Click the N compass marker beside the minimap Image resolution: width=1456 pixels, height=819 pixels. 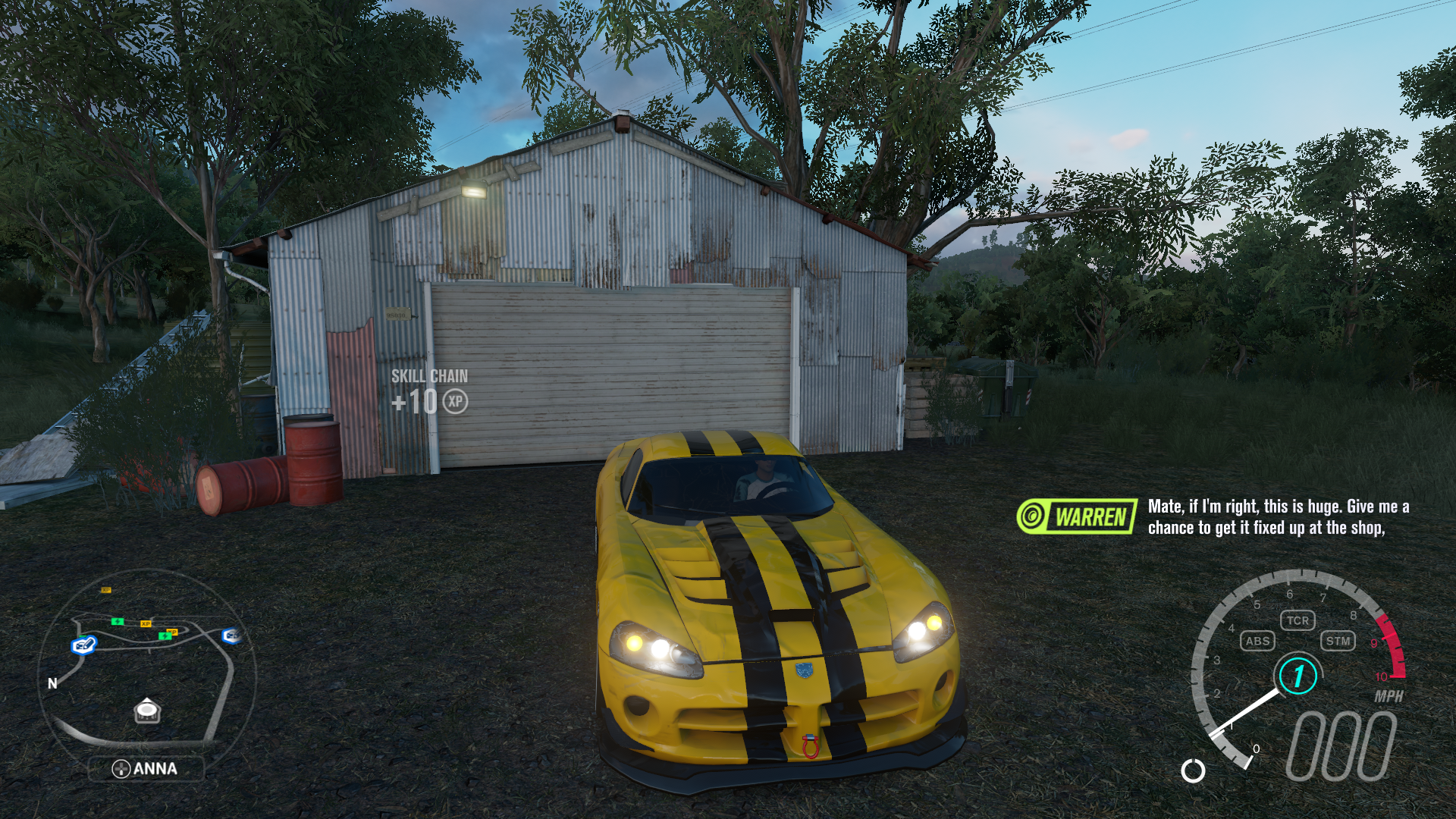(52, 683)
